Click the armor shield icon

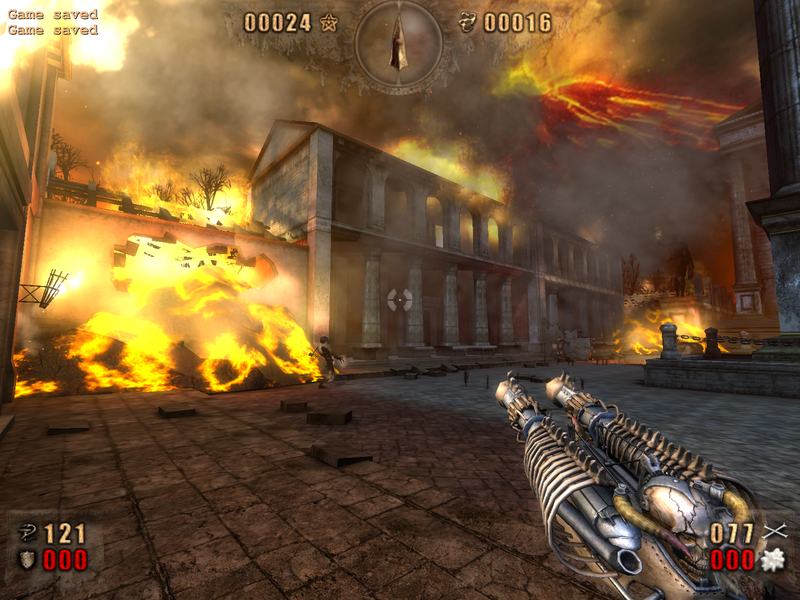click(27, 559)
